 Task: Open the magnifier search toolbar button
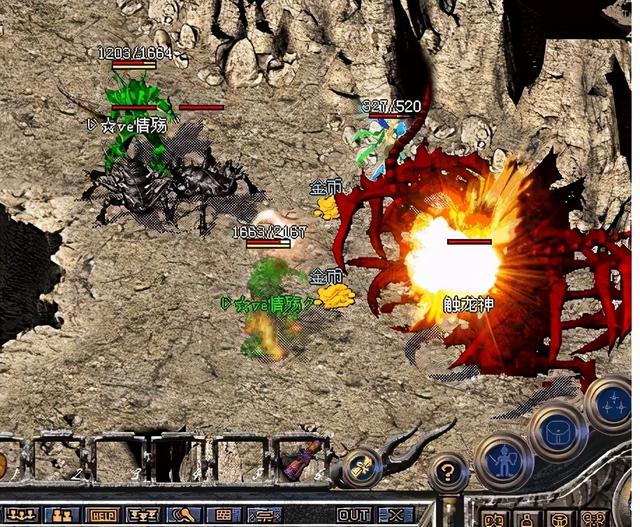click(x=183, y=515)
